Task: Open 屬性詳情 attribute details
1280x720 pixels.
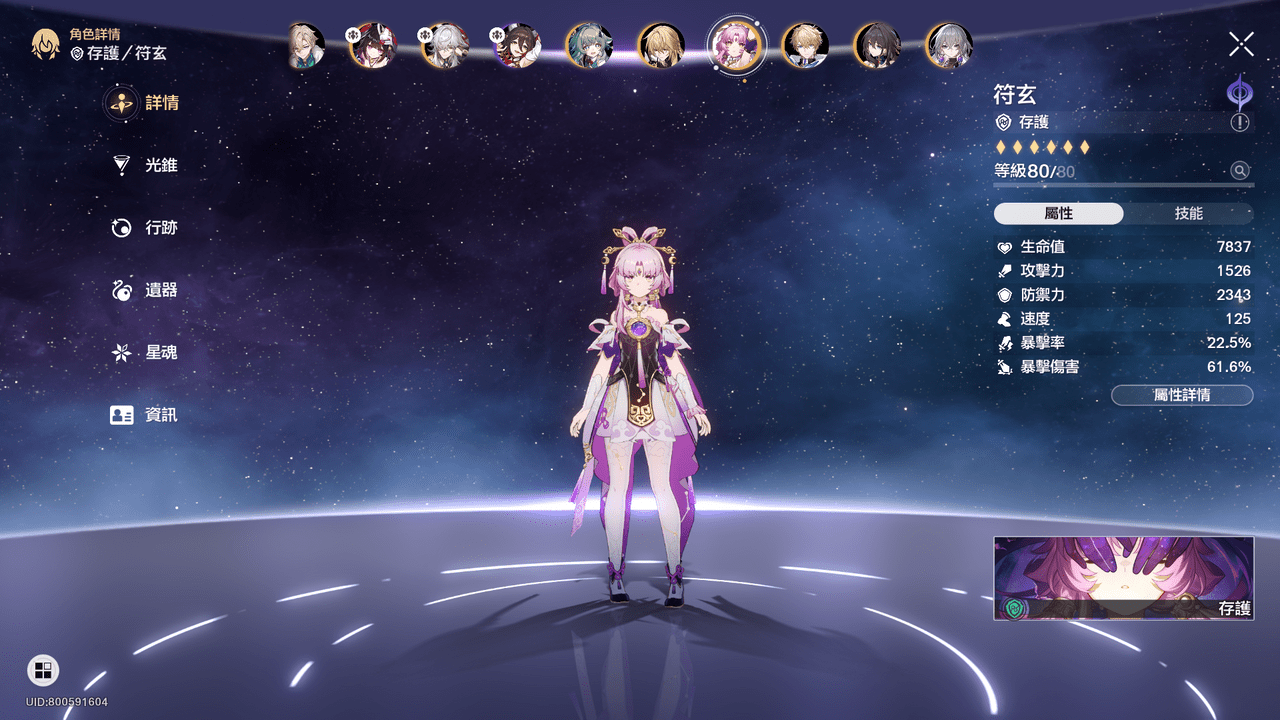Action: (1182, 395)
